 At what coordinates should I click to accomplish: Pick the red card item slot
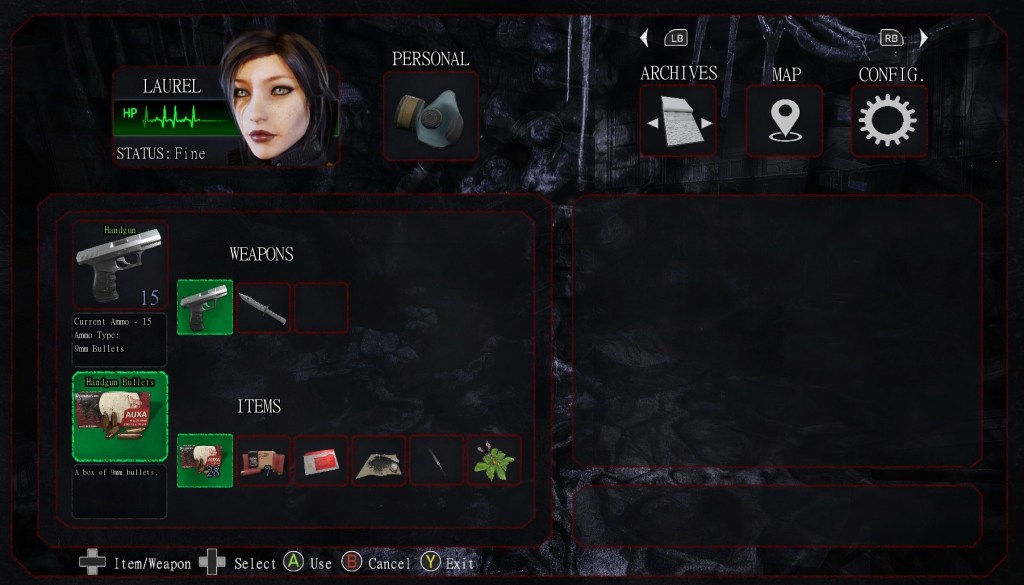point(321,460)
